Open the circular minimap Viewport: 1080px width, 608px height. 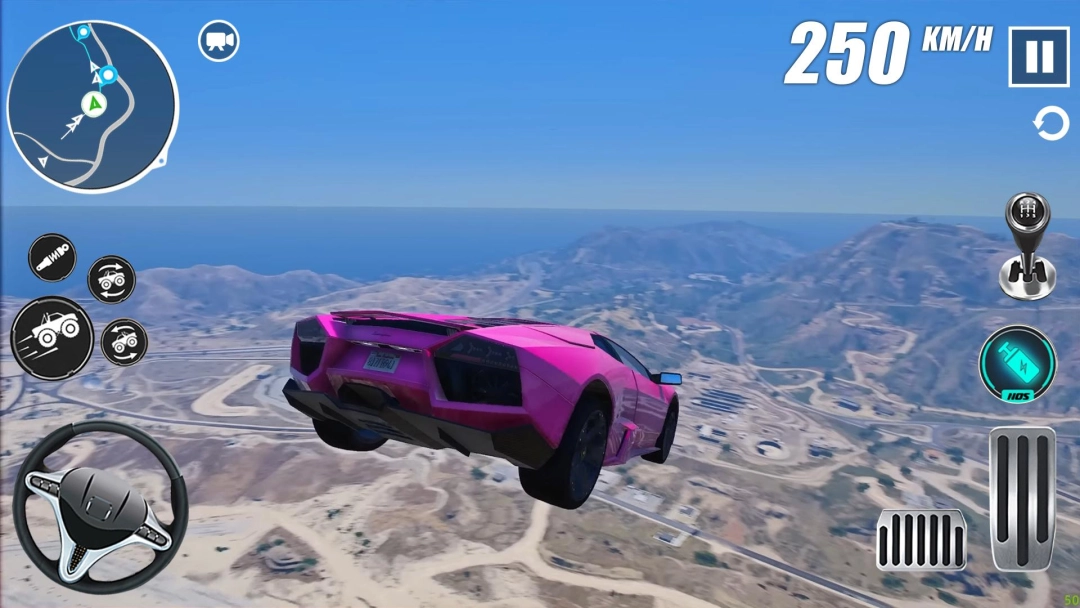(x=92, y=106)
